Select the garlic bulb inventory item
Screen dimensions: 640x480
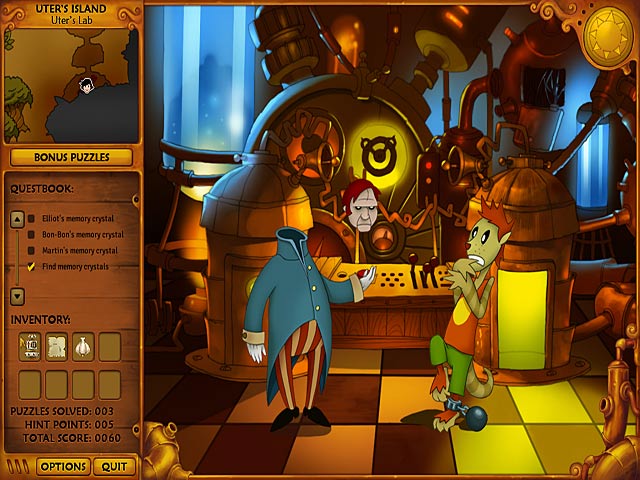[83, 346]
